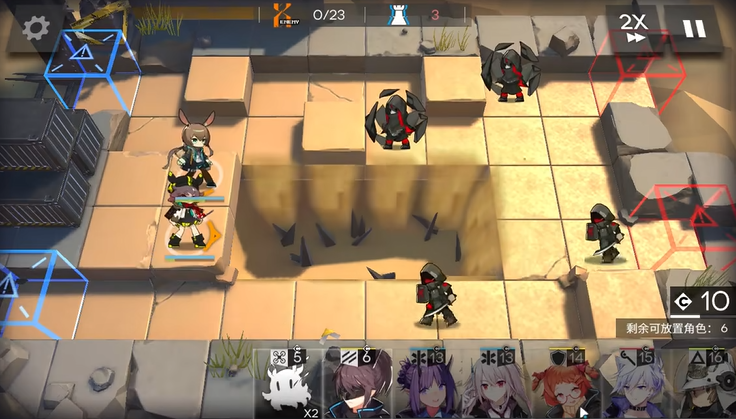The width and height of the screenshot is (736, 419).
Task: Open the settings gear menu
Action: click(37, 27)
